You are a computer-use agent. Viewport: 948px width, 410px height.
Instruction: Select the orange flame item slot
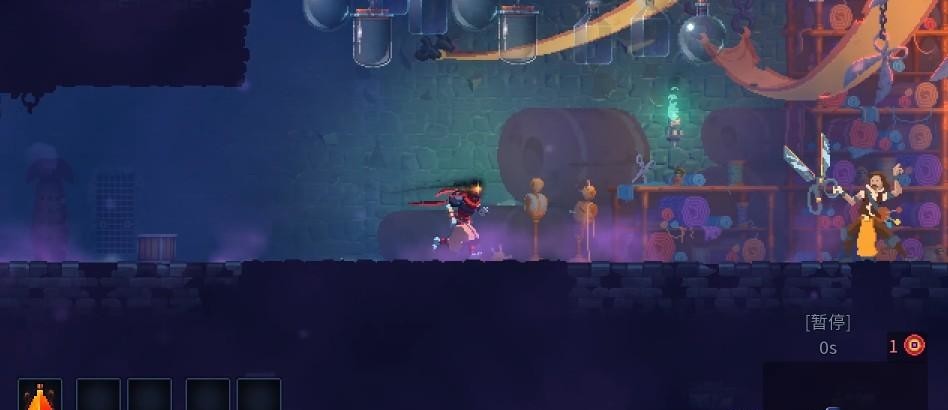click(x=40, y=396)
